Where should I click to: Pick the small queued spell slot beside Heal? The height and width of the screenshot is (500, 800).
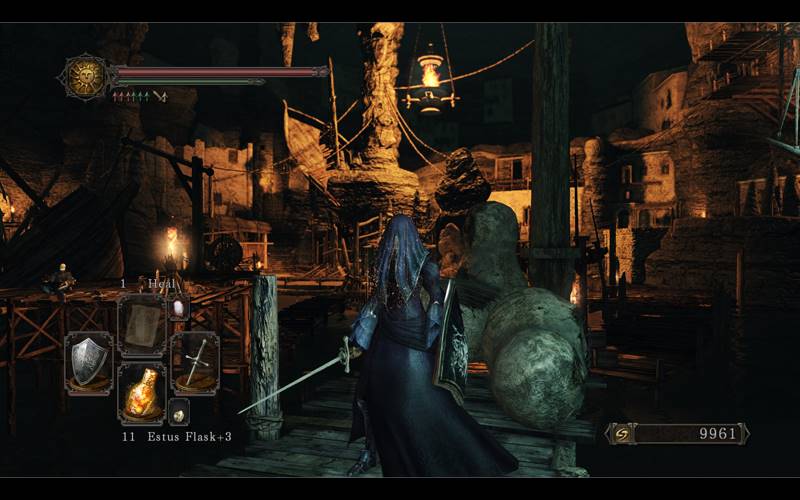179,308
